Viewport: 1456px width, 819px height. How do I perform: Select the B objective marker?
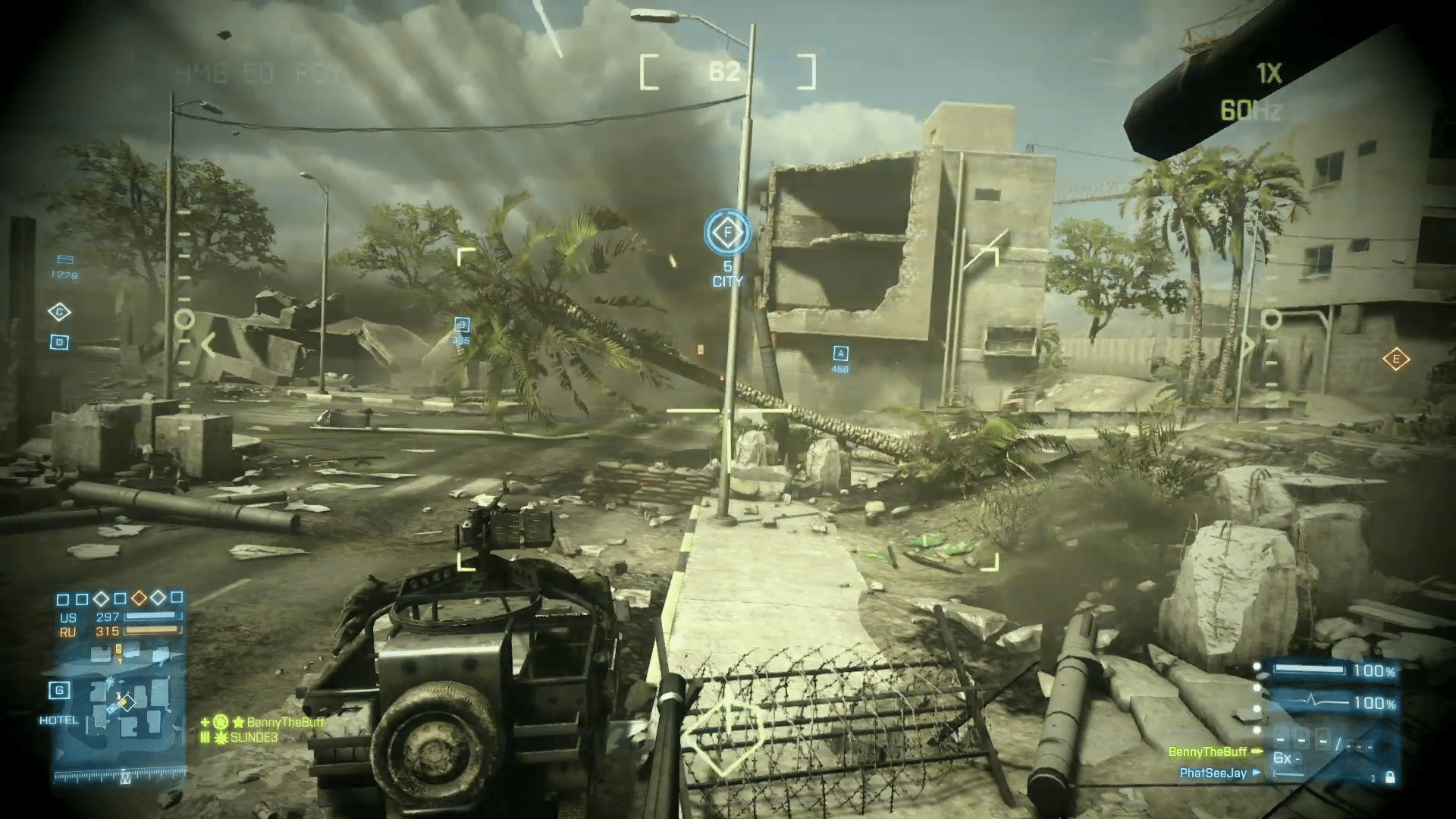coord(461,325)
